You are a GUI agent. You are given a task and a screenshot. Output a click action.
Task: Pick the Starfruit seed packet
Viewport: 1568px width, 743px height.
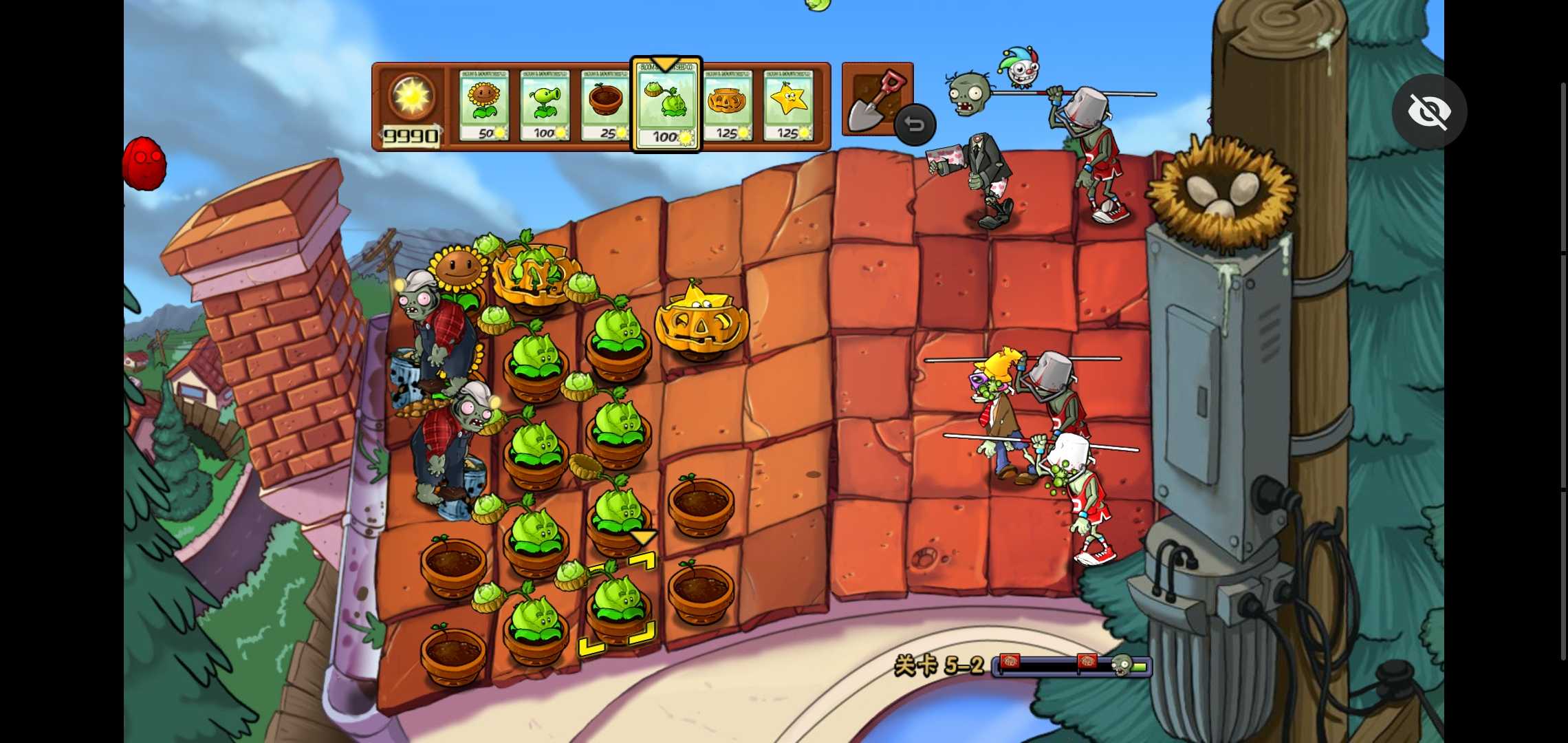click(788, 105)
